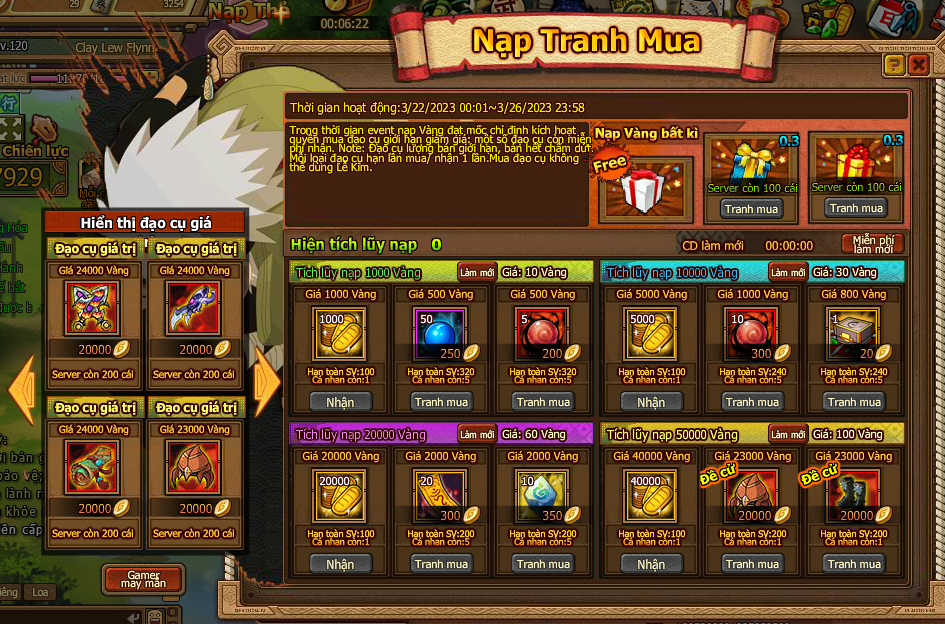Tranh mua the teal rune priced 350
945x624 pixels.
(x=543, y=564)
